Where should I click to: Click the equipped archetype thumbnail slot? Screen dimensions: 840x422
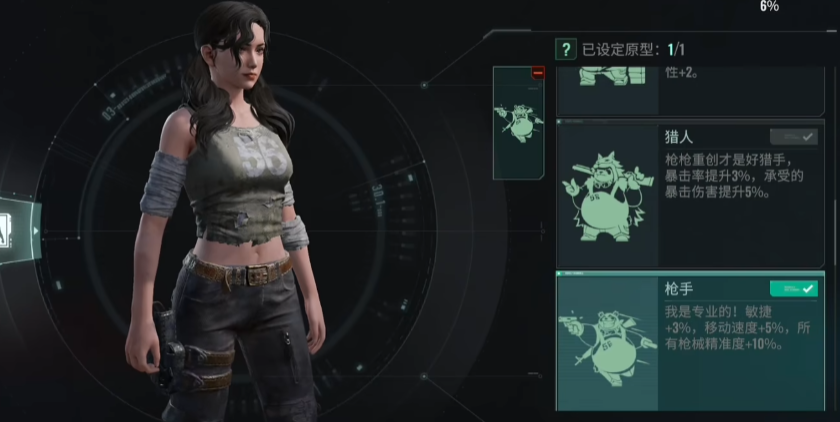pos(518,124)
